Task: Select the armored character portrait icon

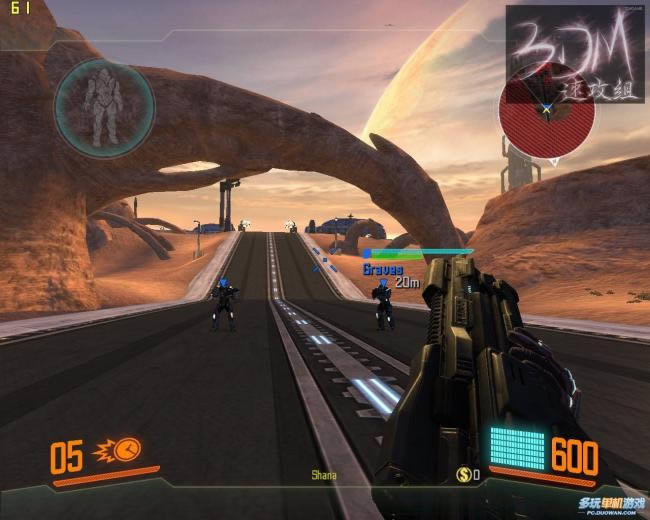Action: [x=104, y=101]
